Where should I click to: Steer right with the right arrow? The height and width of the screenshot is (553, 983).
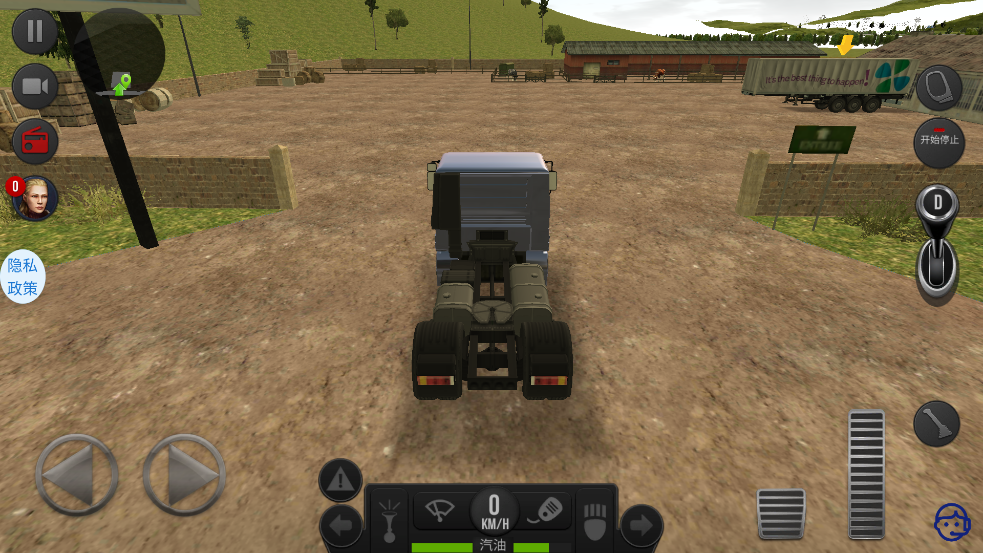click(x=184, y=475)
